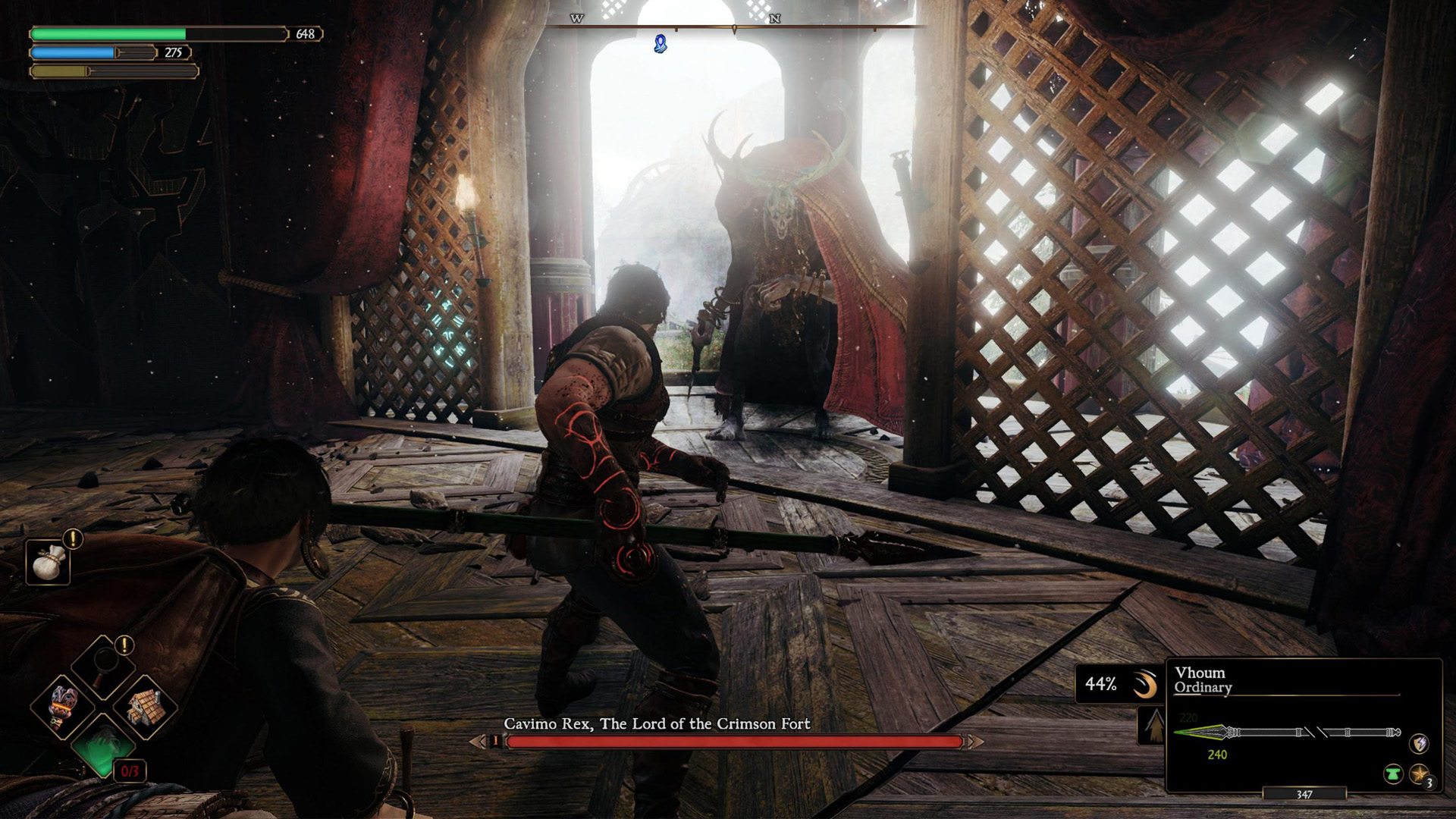The image size is (1456, 819).
Task: Open the loot bag notification icon
Action: coord(47,563)
